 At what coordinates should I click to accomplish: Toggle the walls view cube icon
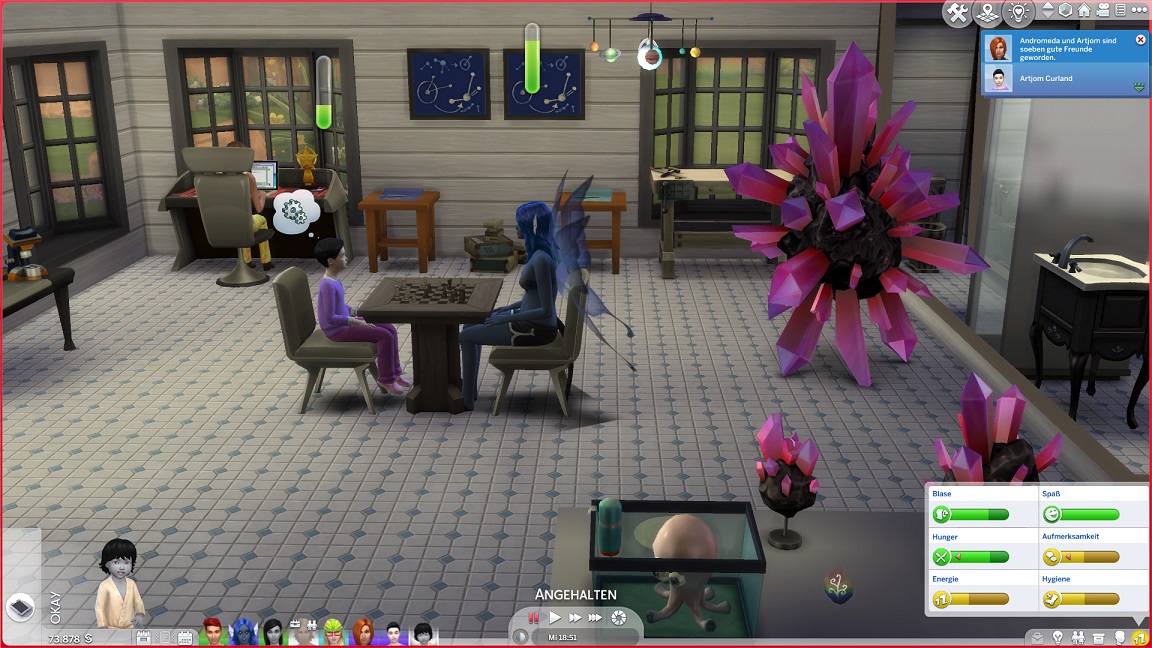click(1066, 11)
